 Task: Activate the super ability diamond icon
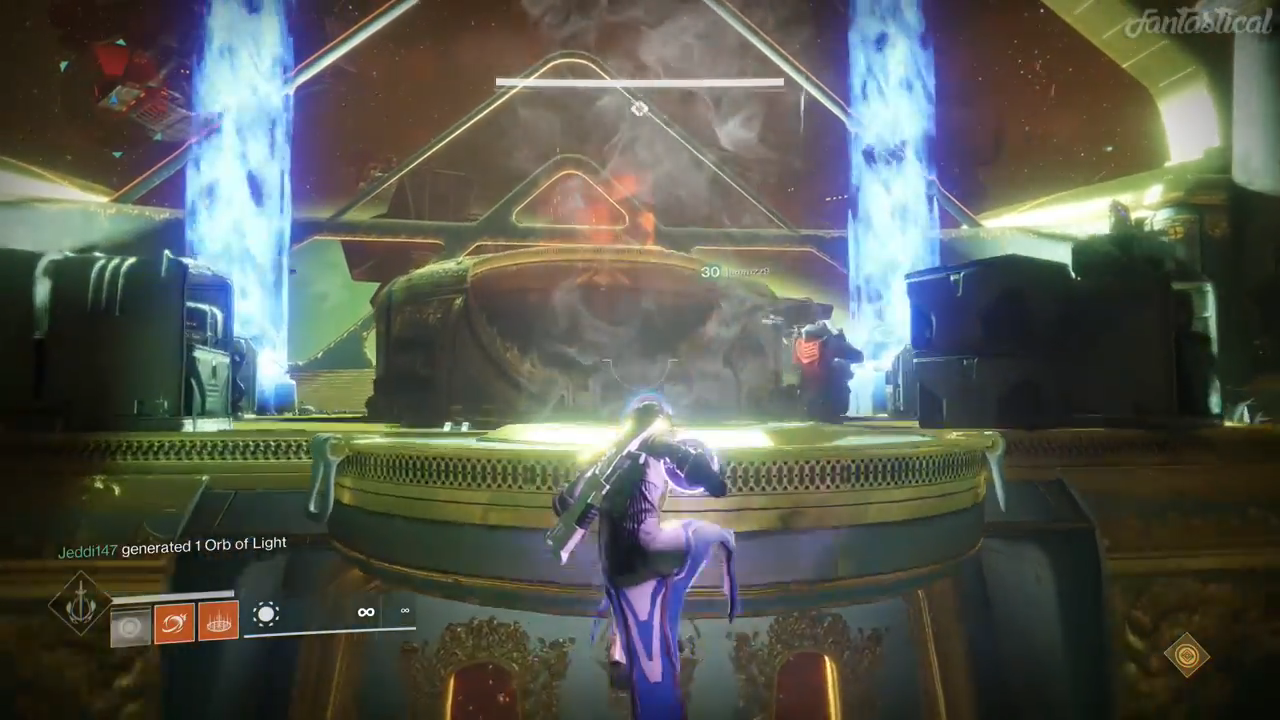click(x=79, y=603)
